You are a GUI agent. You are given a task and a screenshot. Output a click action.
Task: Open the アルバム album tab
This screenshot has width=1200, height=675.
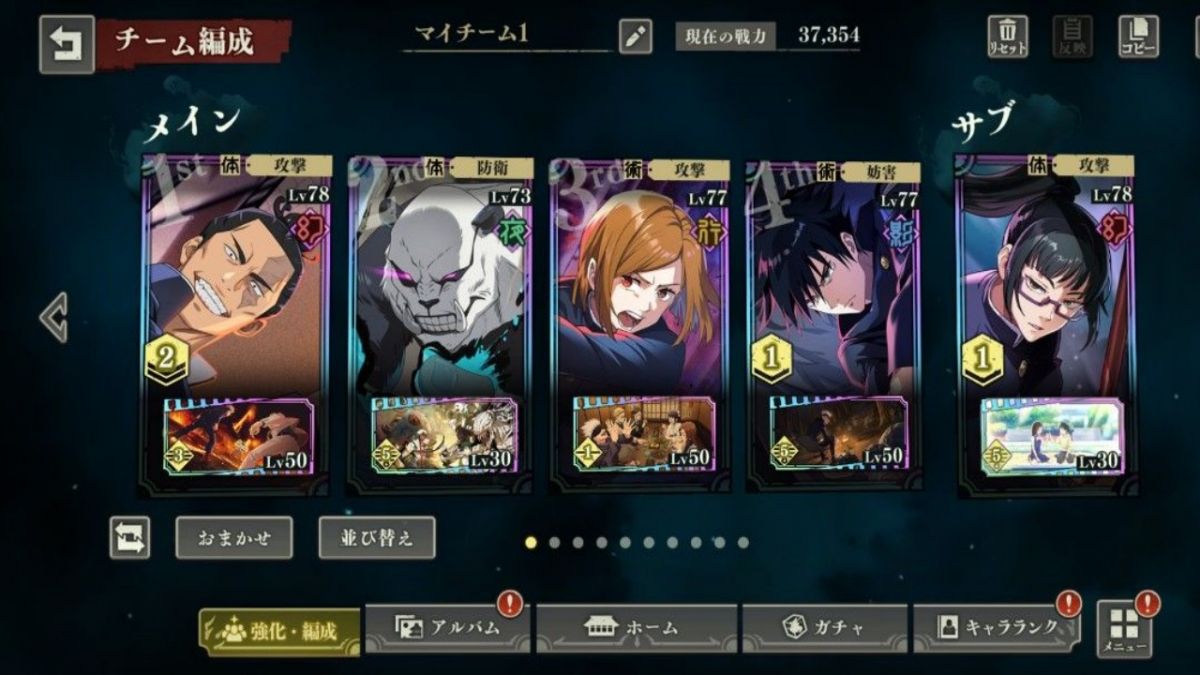click(x=445, y=628)
